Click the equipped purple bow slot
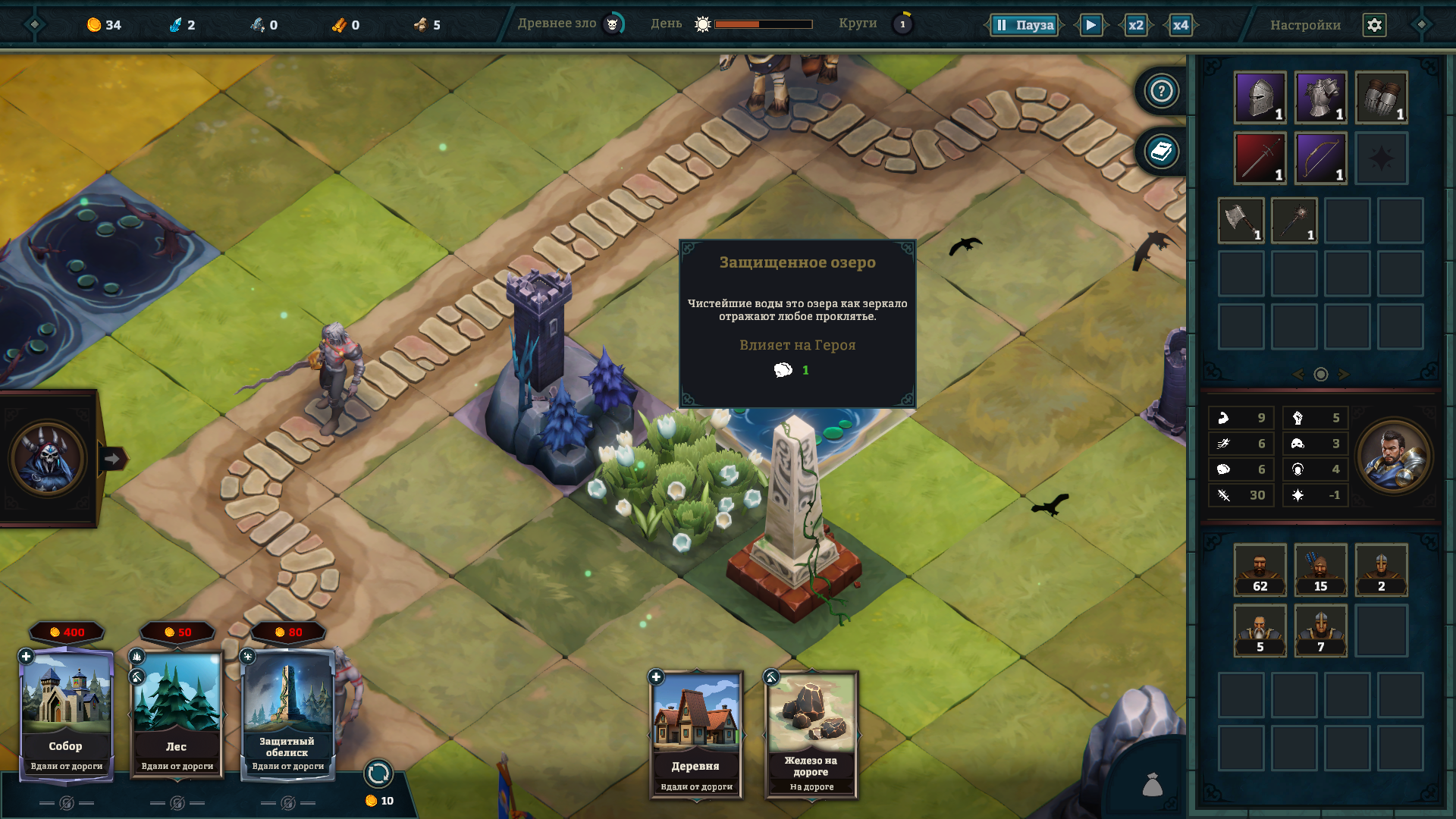Screen dimensions: 1456x819 [1320, 158]
